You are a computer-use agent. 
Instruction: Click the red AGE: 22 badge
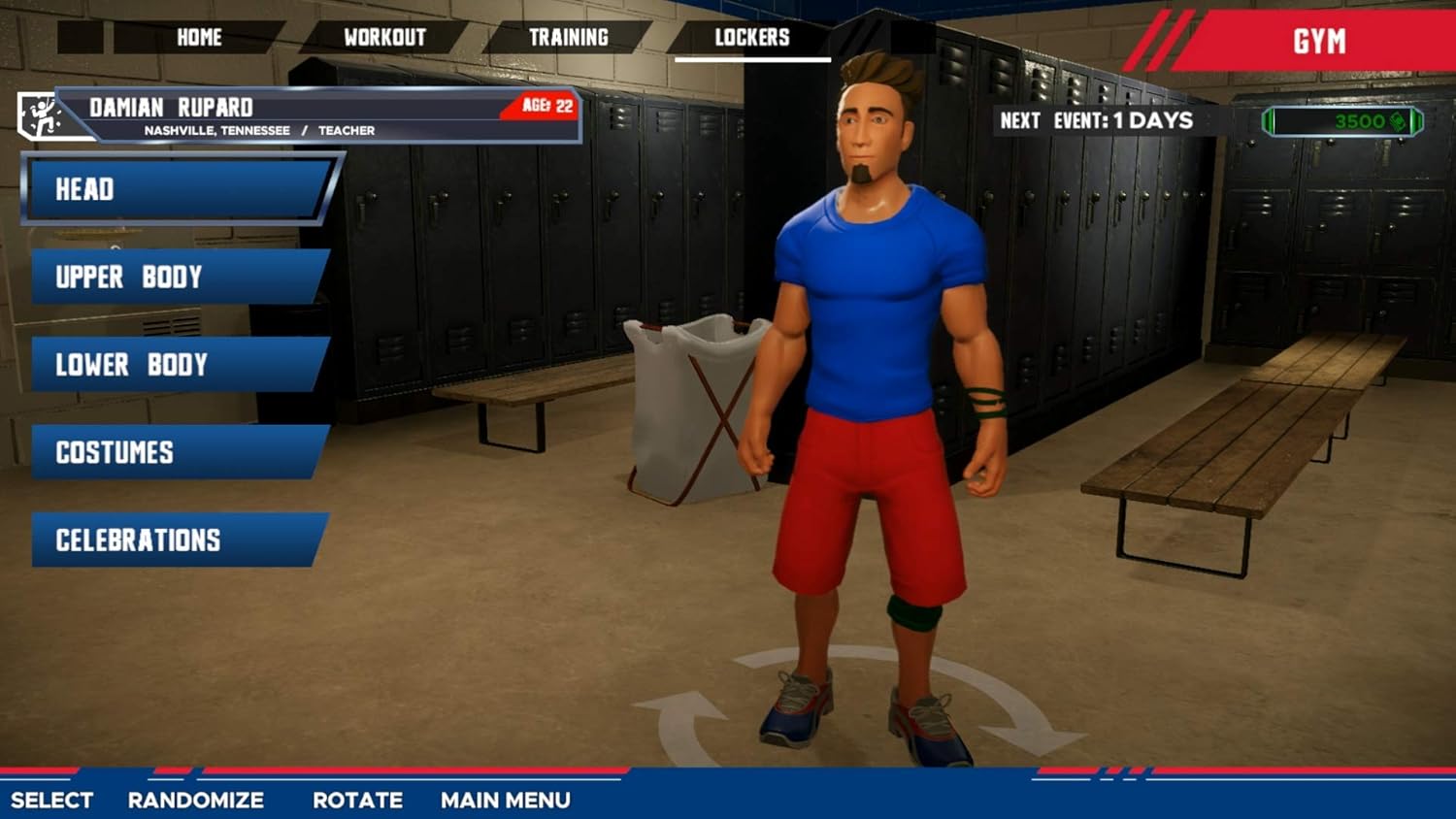tap(539, 107)
